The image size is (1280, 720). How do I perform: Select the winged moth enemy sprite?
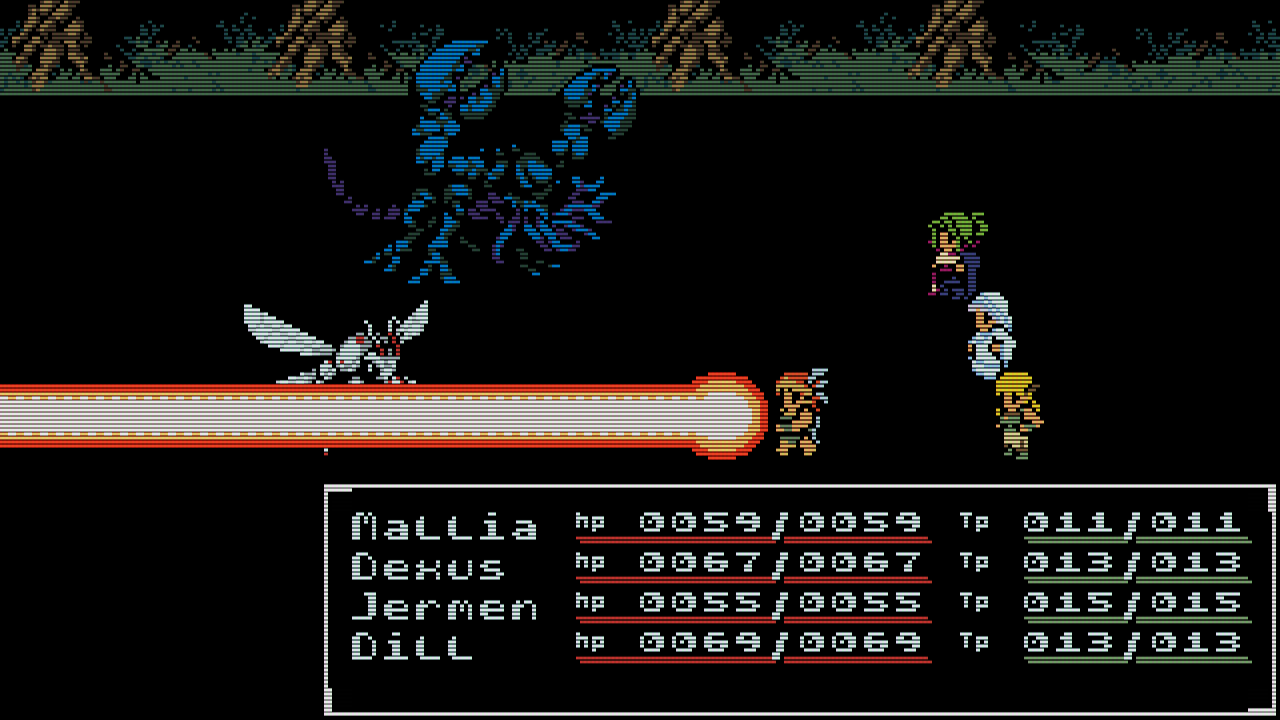click(x=340, y=340)
